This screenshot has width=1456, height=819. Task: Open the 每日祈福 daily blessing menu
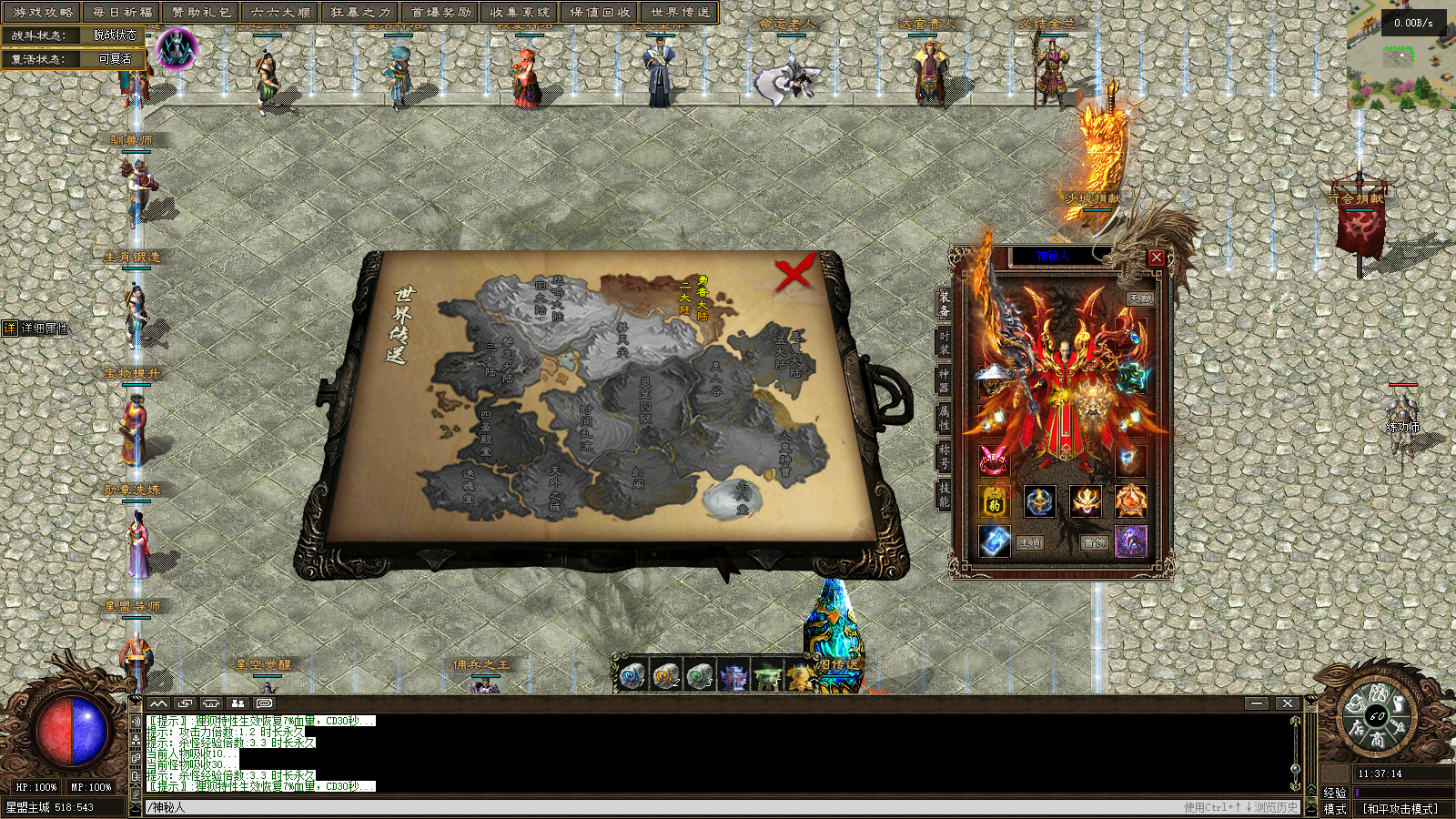pyautogui.click(x=122, y=12)
